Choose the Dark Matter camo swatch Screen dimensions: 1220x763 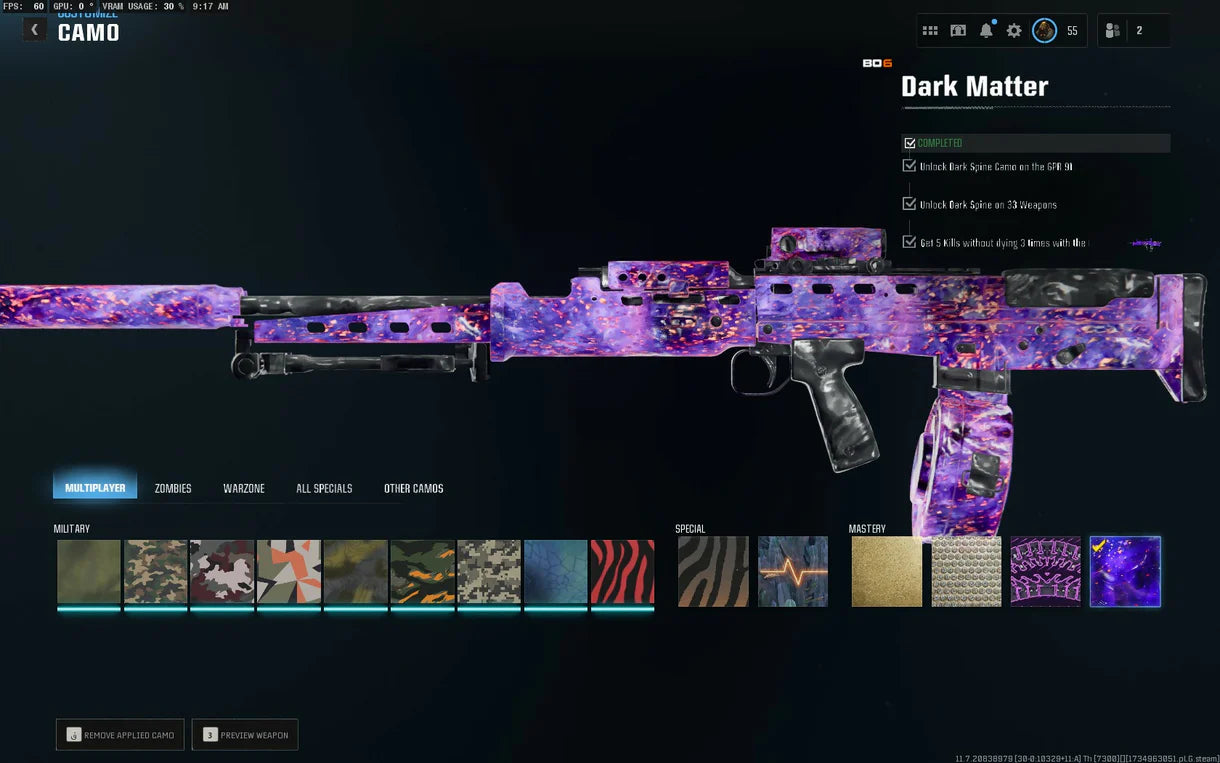click(x=1125, y=572)
